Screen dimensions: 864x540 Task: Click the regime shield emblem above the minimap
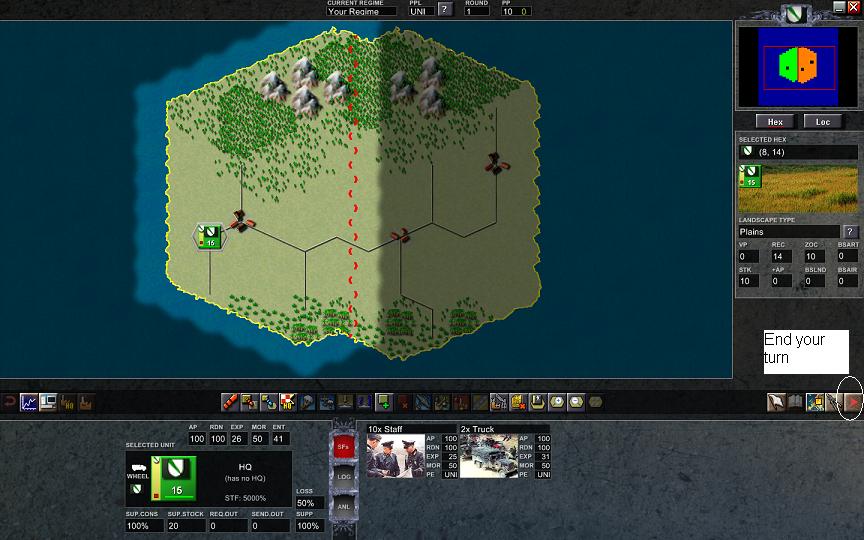[796, 14]
